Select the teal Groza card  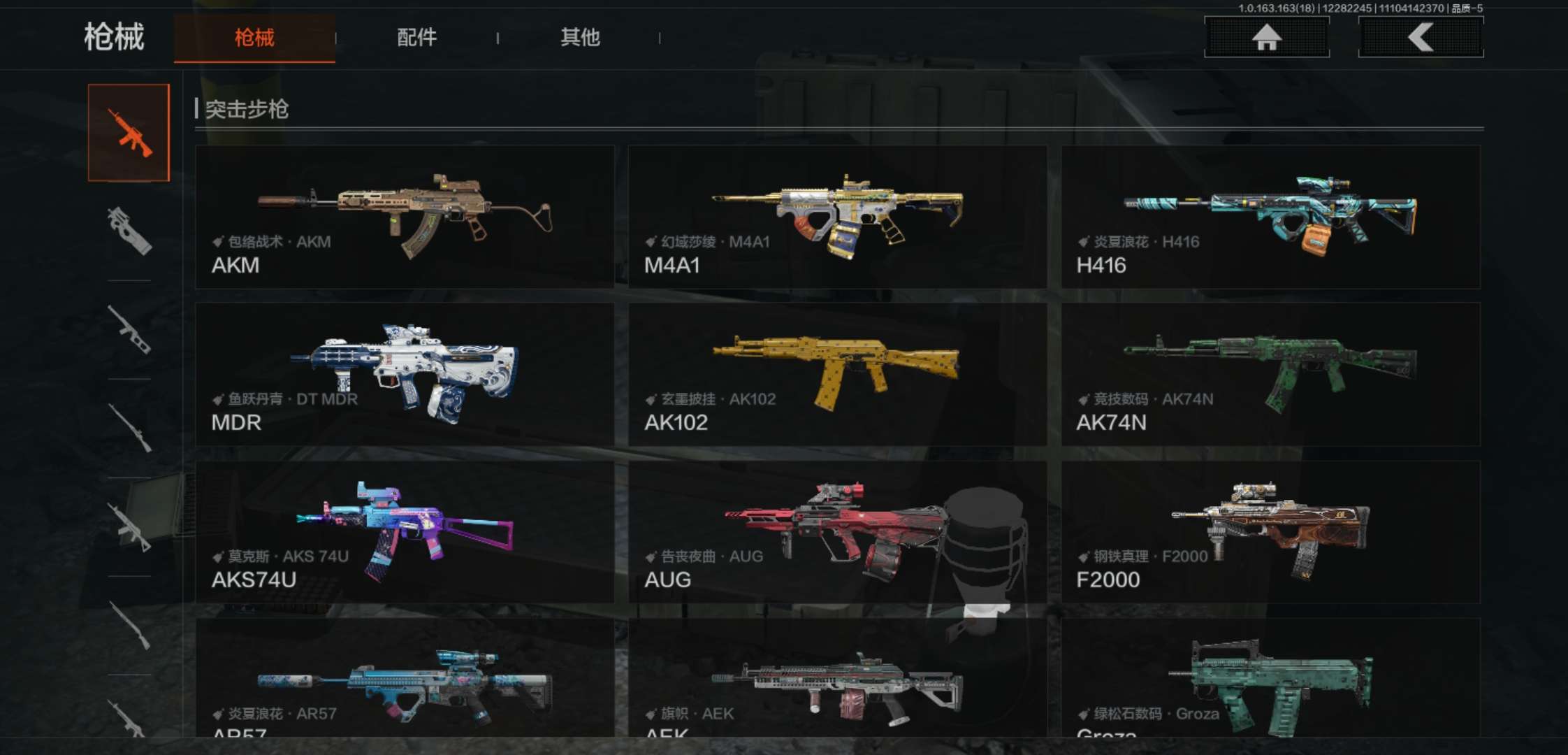(1270, 678)
